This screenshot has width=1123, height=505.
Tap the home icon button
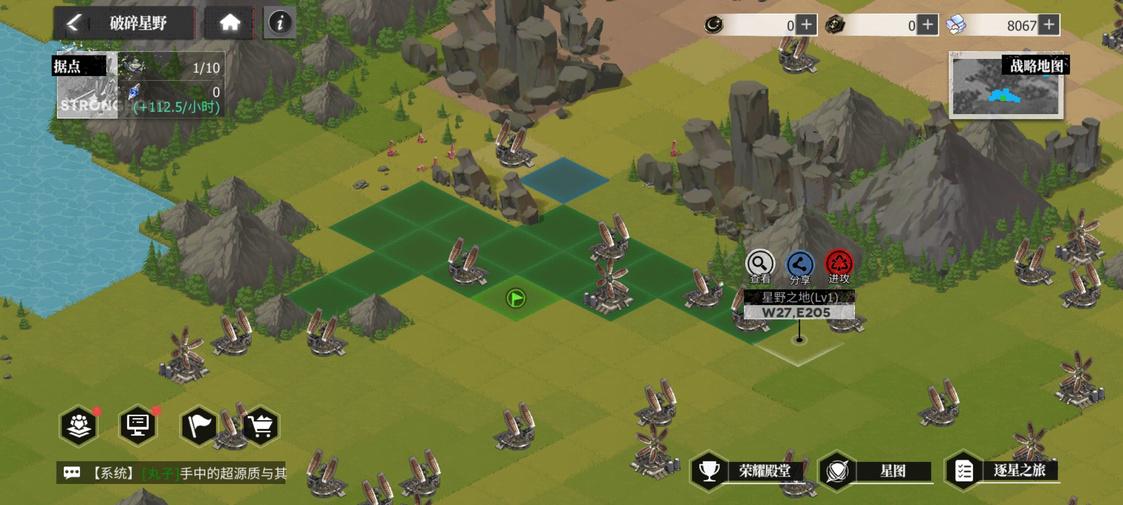tap(230, 23)
